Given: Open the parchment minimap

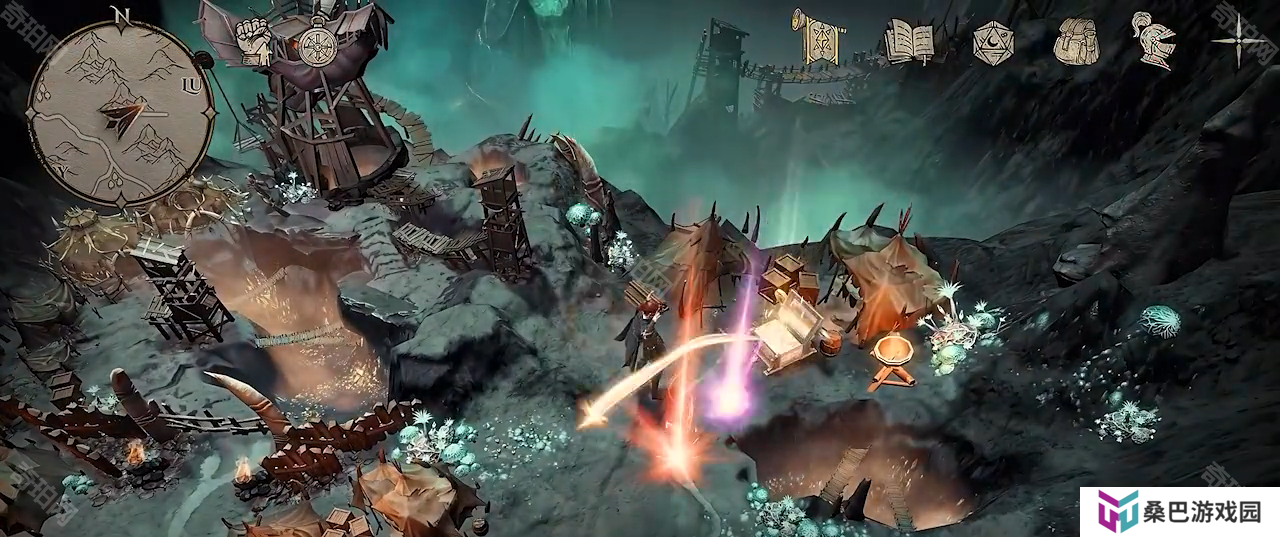Looking at the screenshot, I should tap(119, 107).
